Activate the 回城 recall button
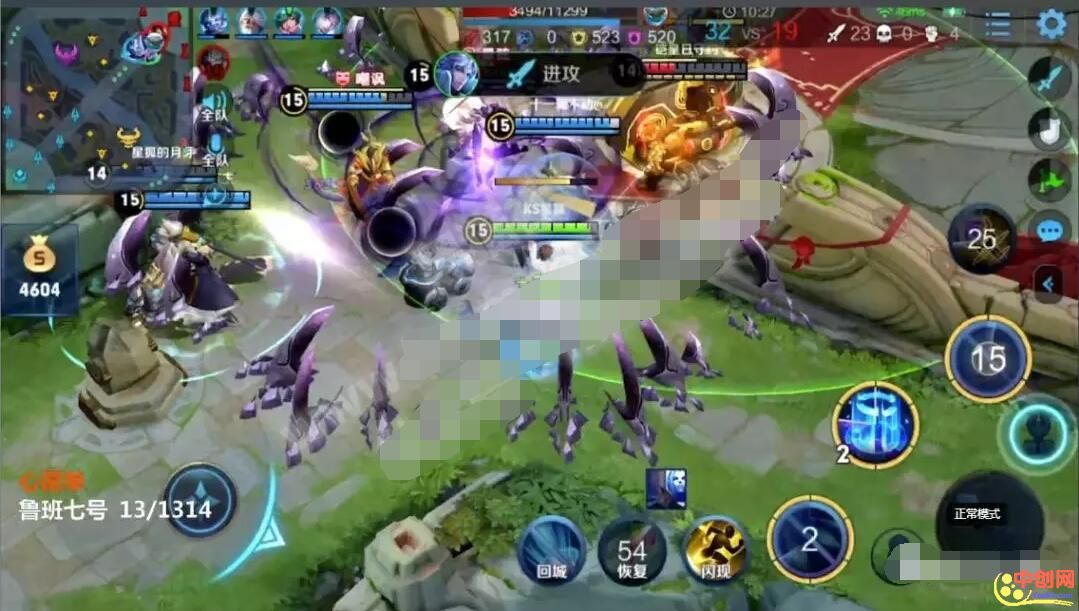The image size is (1079, 611). point(552,549)
